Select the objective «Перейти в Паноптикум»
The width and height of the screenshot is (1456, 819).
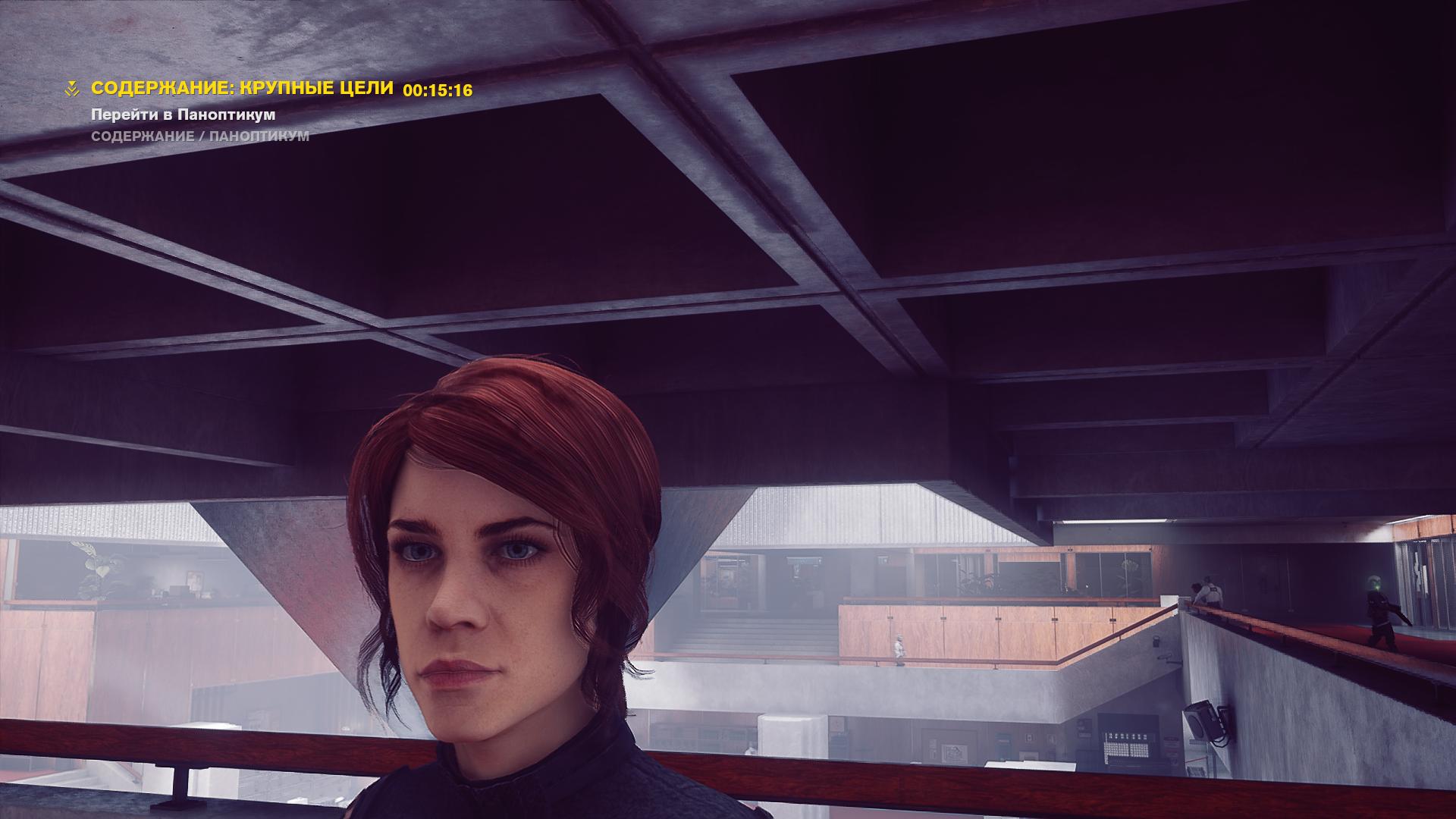pyautogui.click(x=183, y=115)
